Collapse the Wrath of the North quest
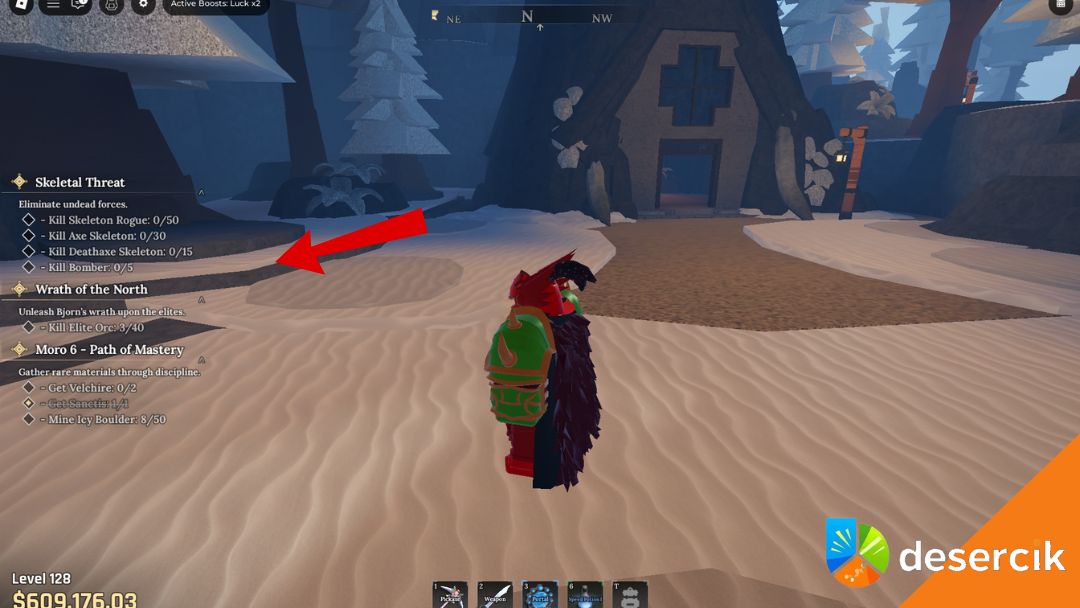 (201, 298)
